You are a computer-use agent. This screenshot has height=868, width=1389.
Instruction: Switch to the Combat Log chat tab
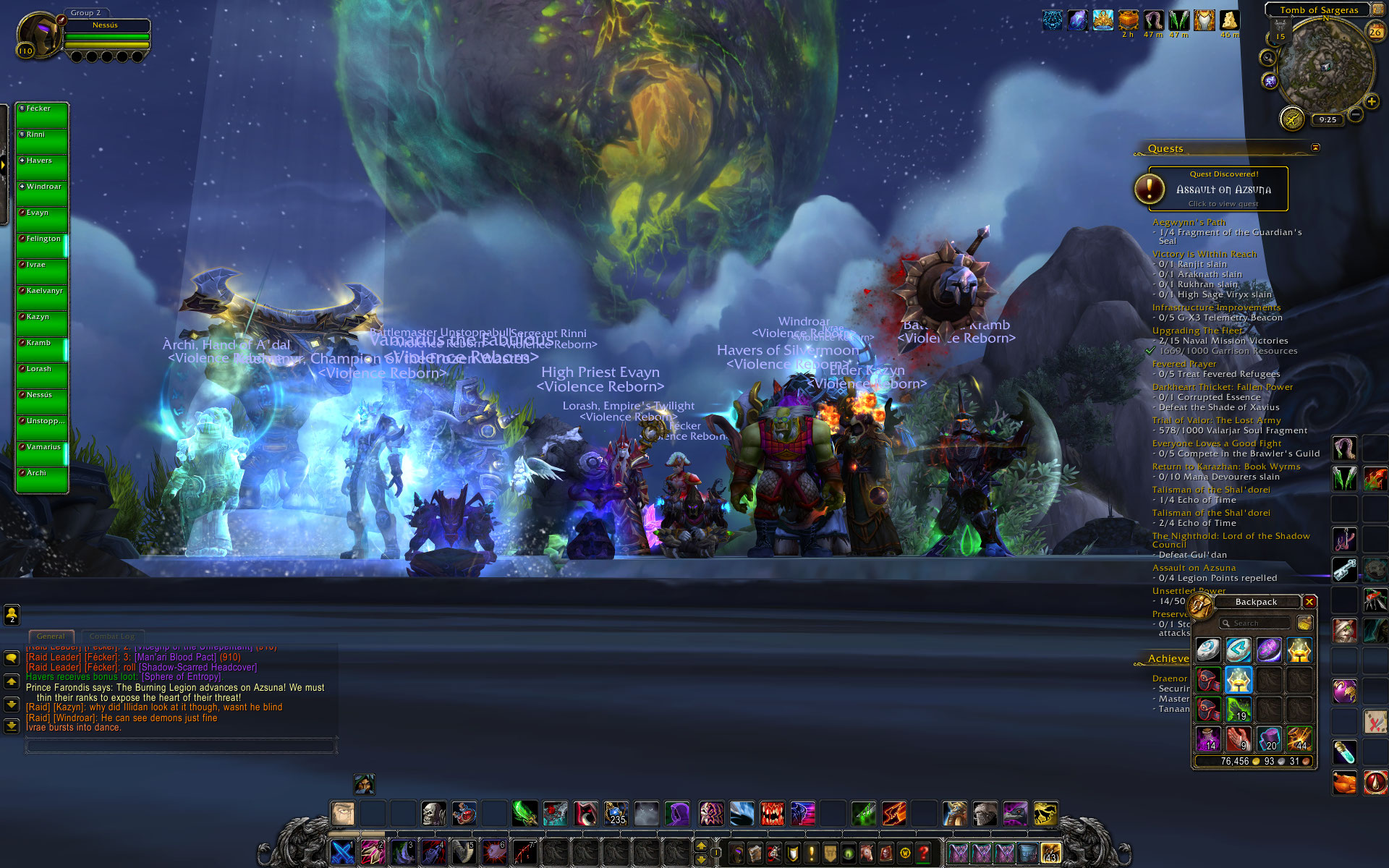click(111, 637)
